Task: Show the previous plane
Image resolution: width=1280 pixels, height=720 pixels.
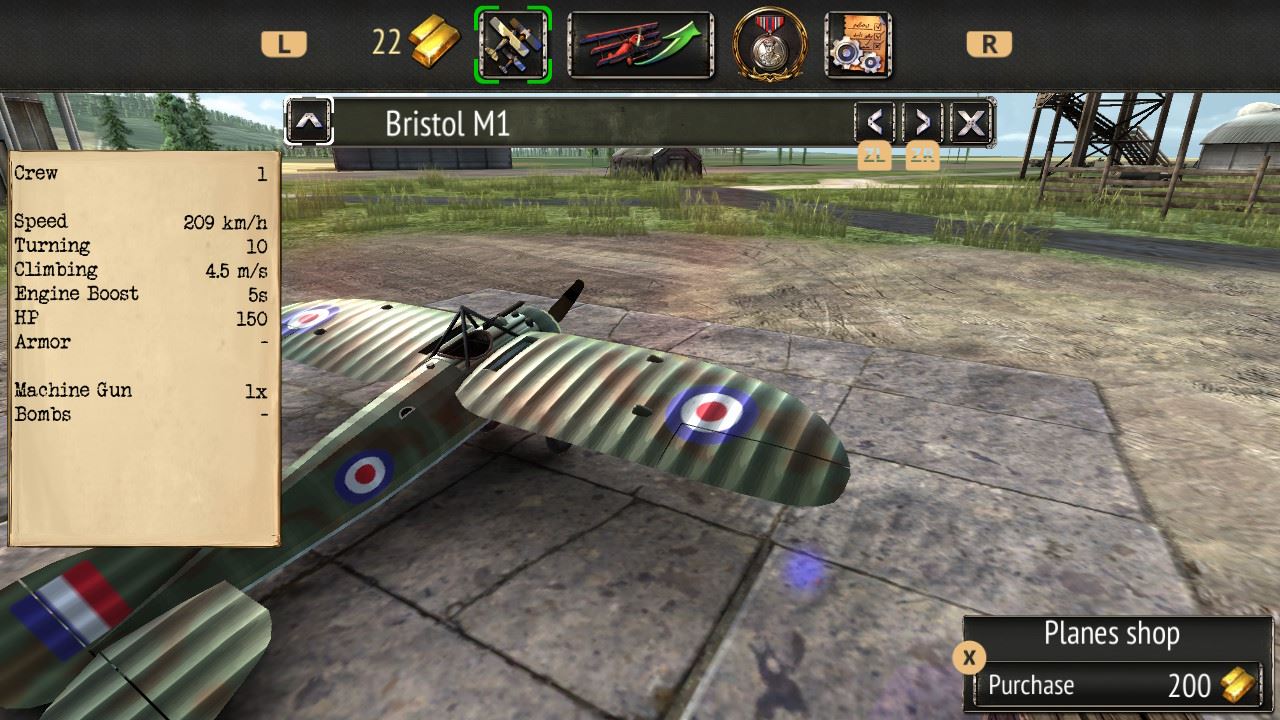Action: pyautogui.click(x=875, y=123)
